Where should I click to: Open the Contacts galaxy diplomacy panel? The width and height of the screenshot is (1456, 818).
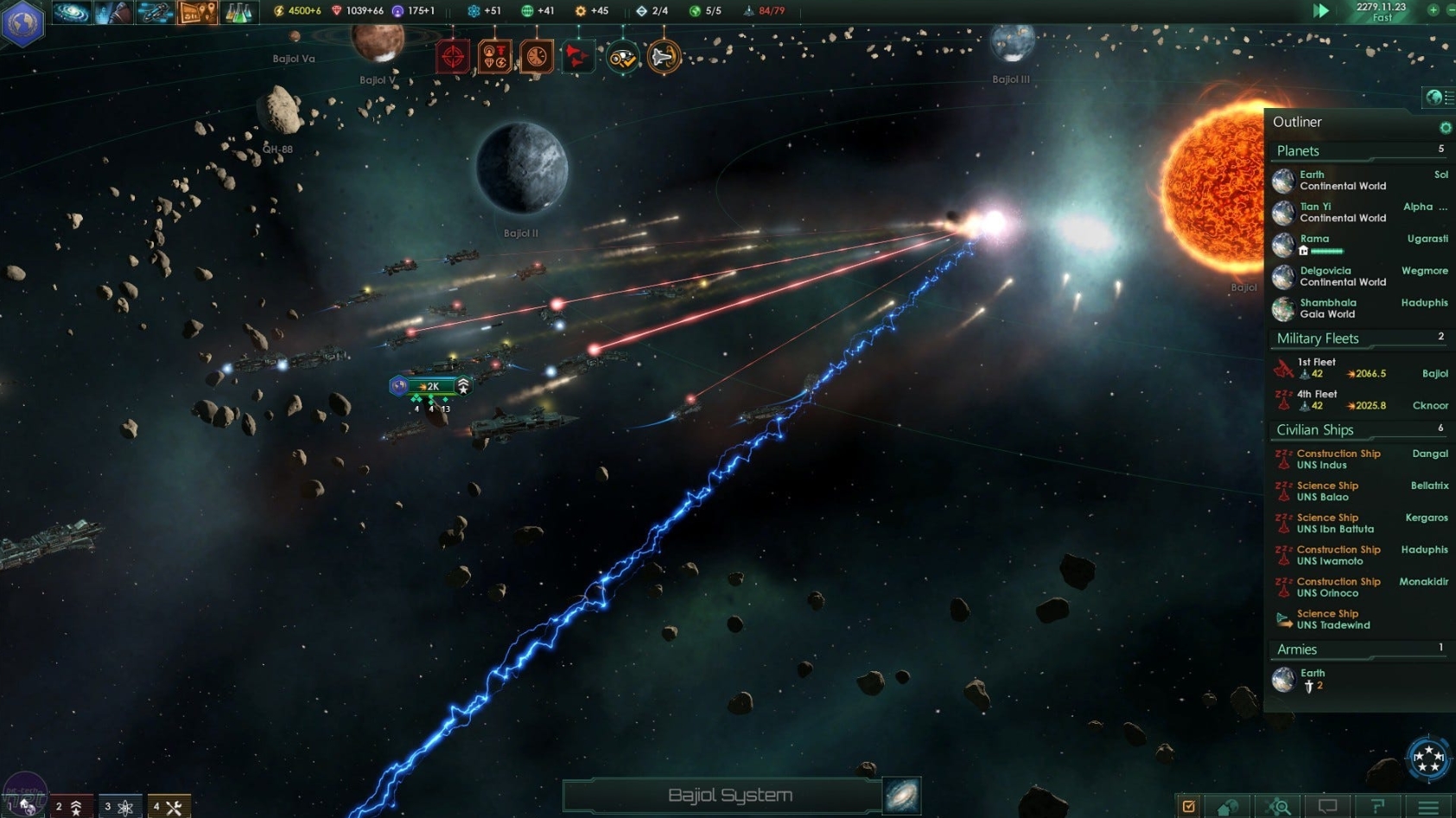(x=71, y=11)
